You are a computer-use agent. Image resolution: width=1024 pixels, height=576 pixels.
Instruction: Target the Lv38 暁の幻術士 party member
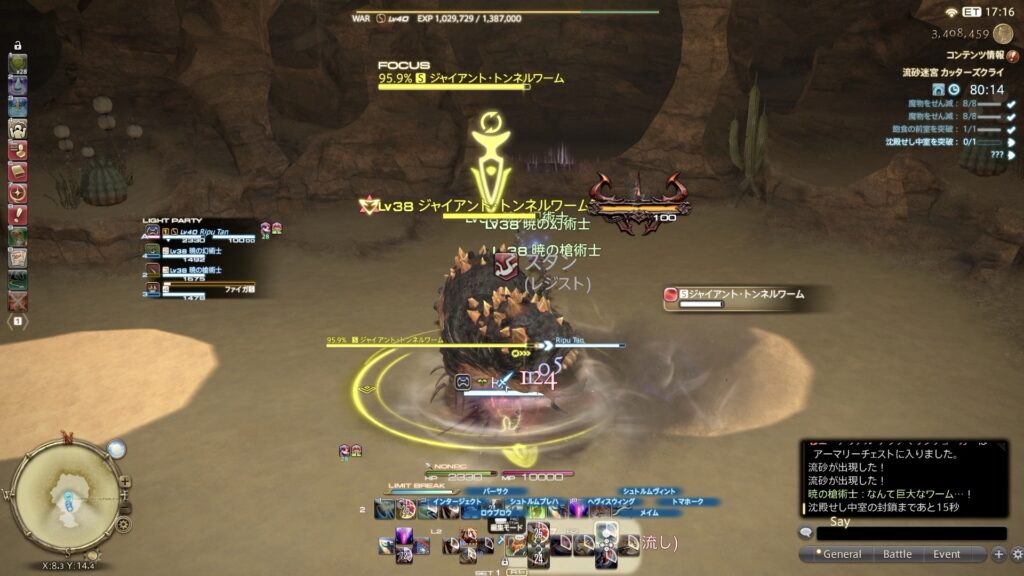195,251
